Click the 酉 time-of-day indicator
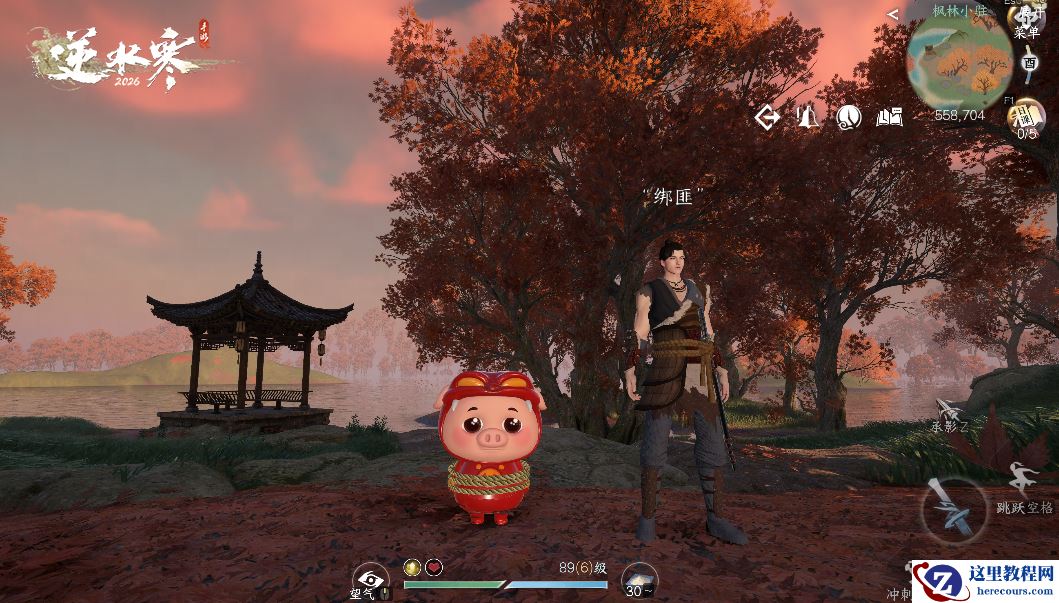1059x603 pixels. pyautogui.click(x=1030, y=62)
